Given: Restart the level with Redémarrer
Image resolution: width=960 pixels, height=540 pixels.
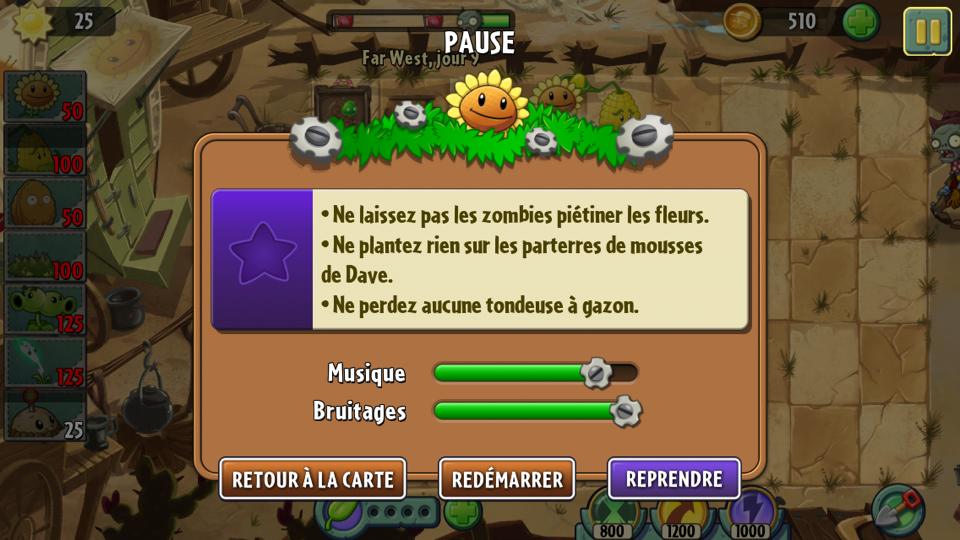Looking at the screenshot, I should click(507, 479).
